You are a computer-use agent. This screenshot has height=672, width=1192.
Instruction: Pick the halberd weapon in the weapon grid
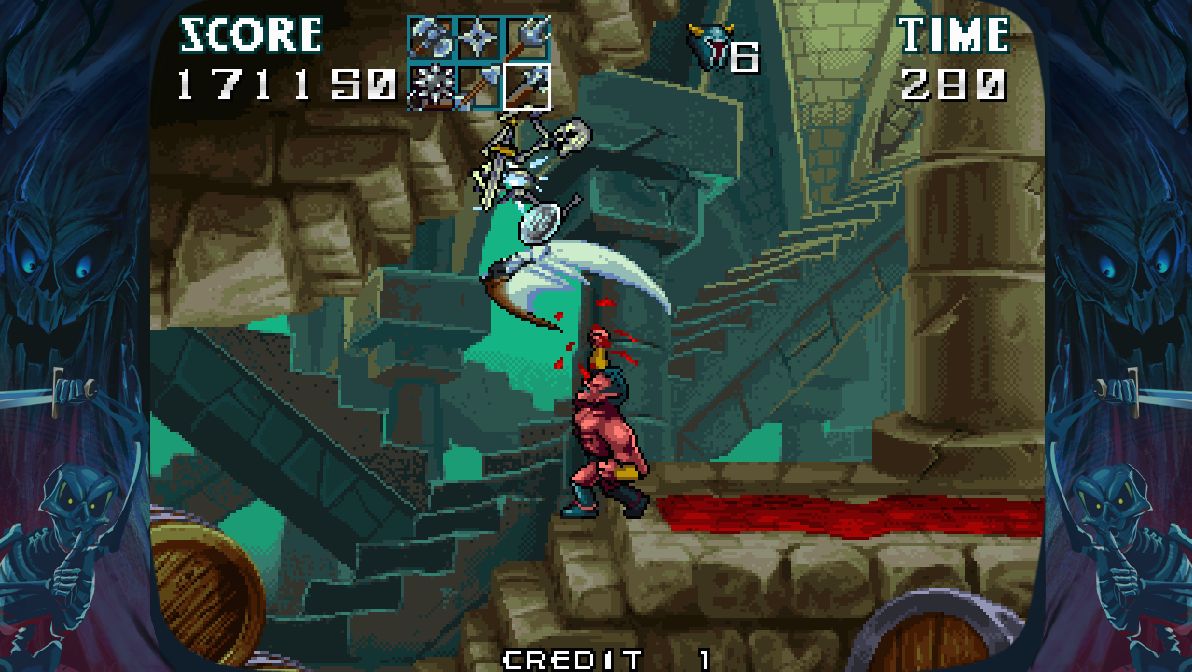click(526, 39)
